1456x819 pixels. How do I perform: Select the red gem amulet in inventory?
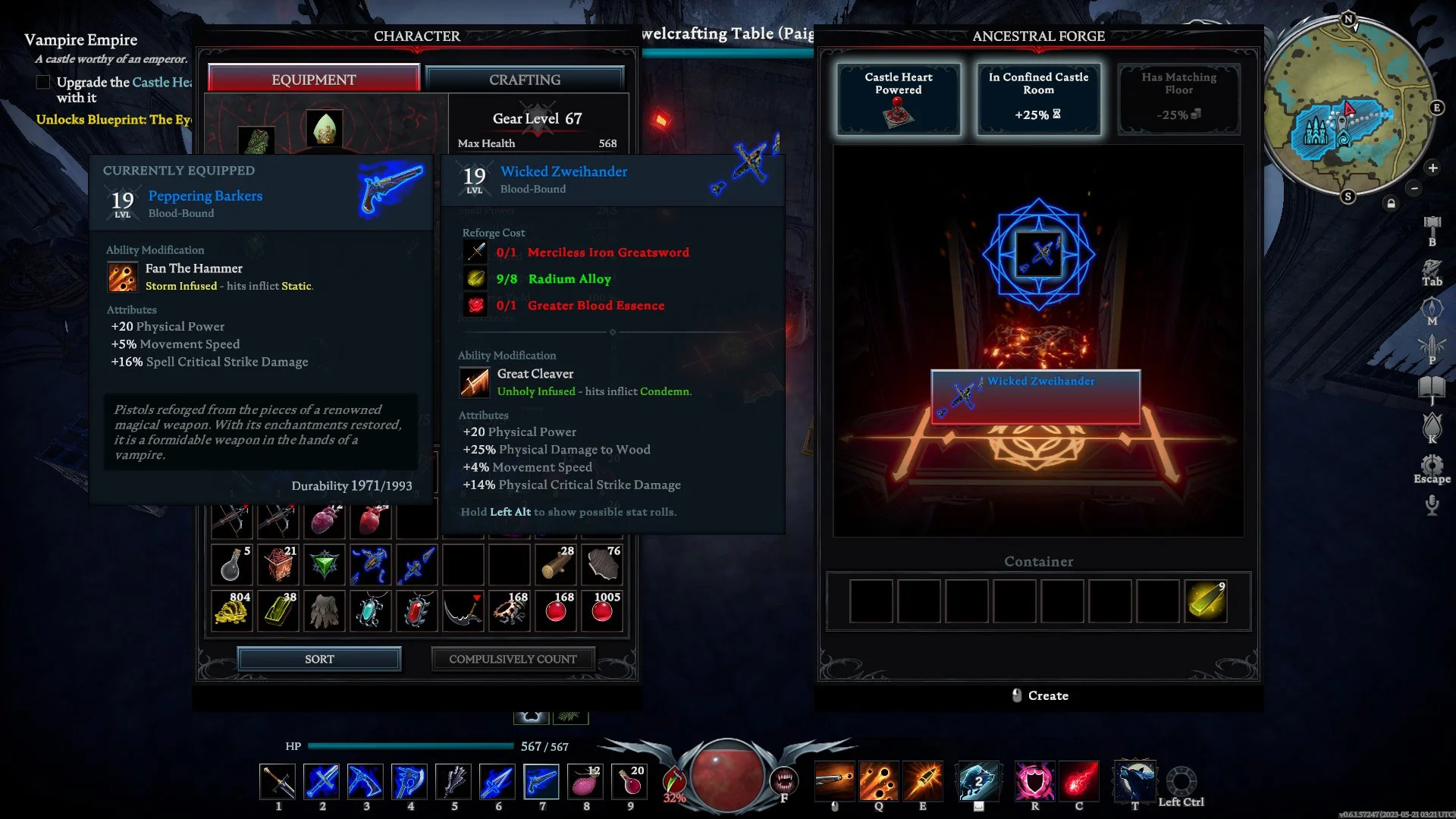click(x=416, y=610)
